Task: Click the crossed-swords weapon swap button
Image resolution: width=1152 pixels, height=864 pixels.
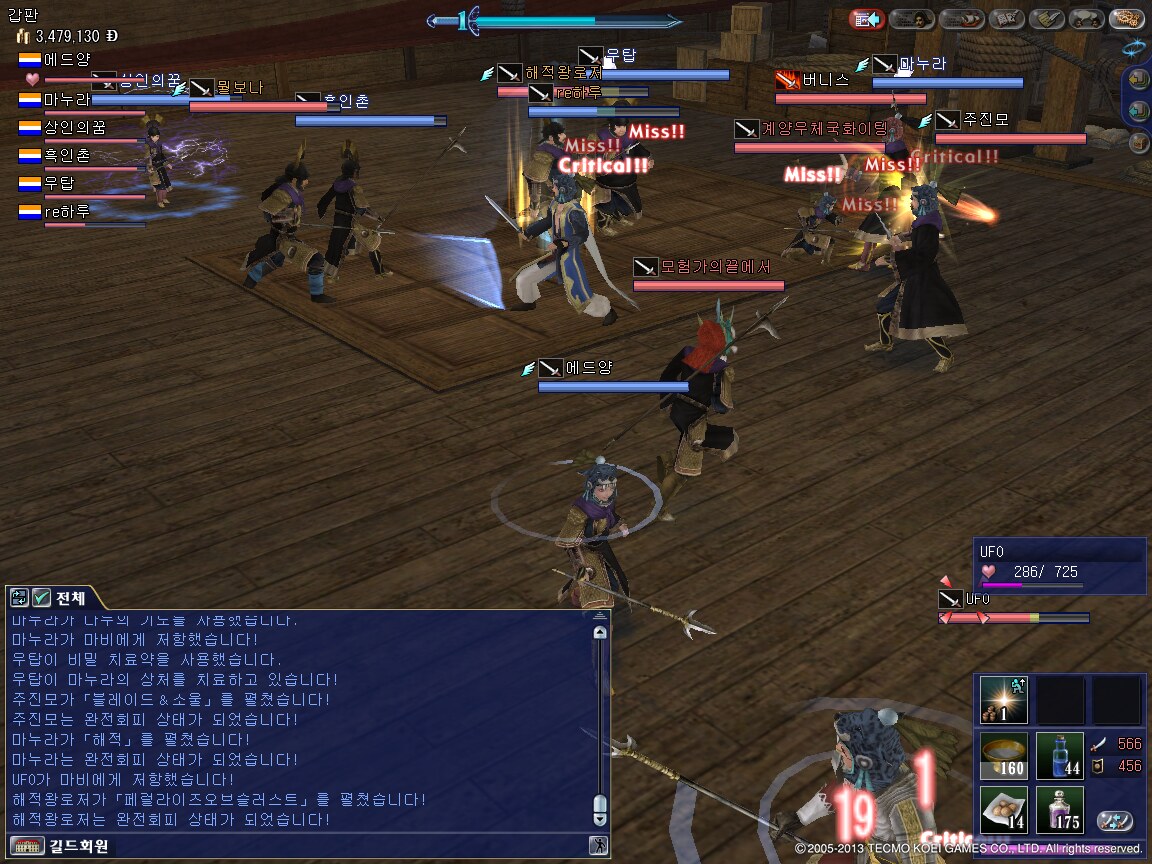Action: click(1115, 821)
